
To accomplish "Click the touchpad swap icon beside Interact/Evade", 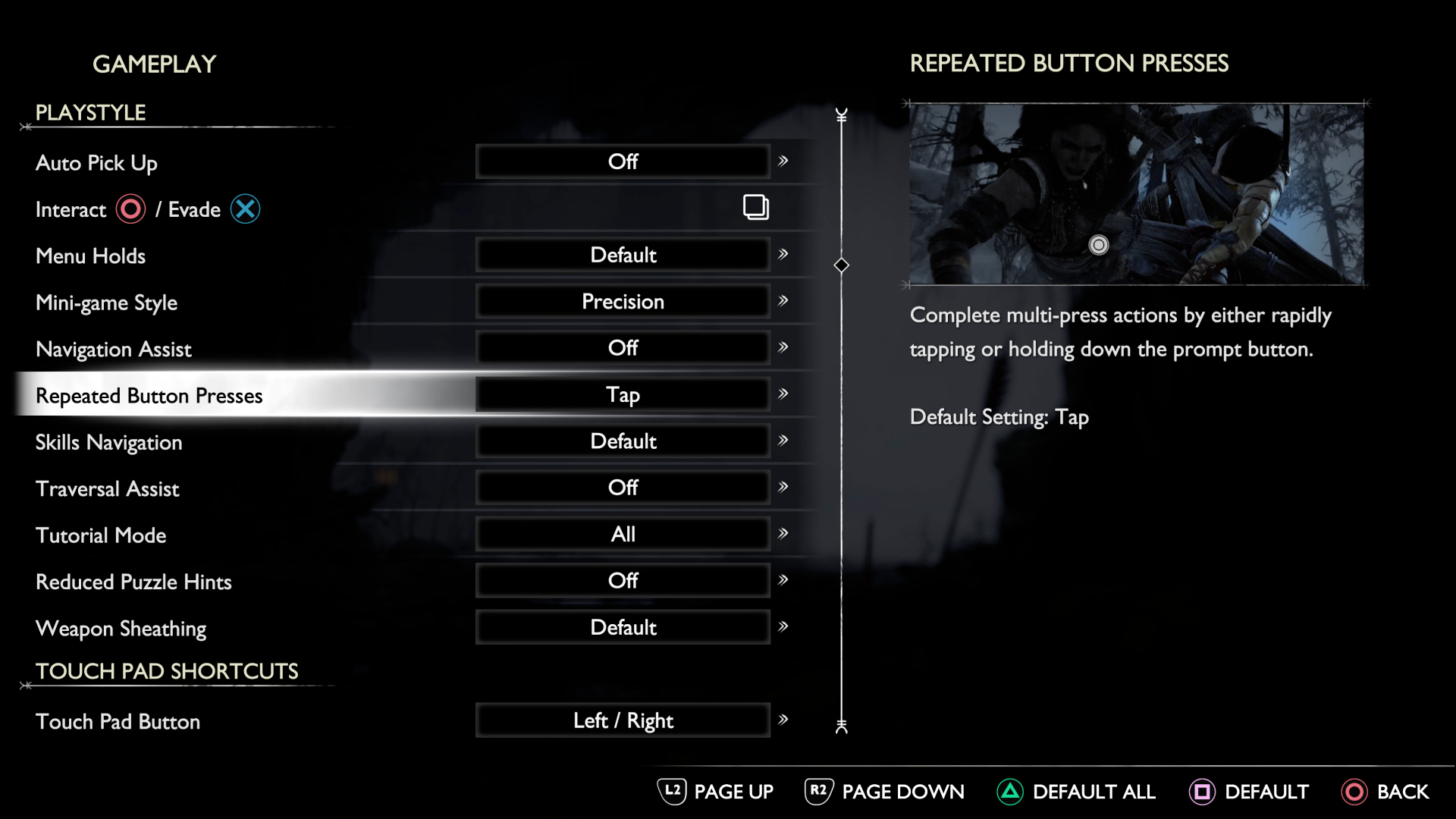I will pos(755,207).
